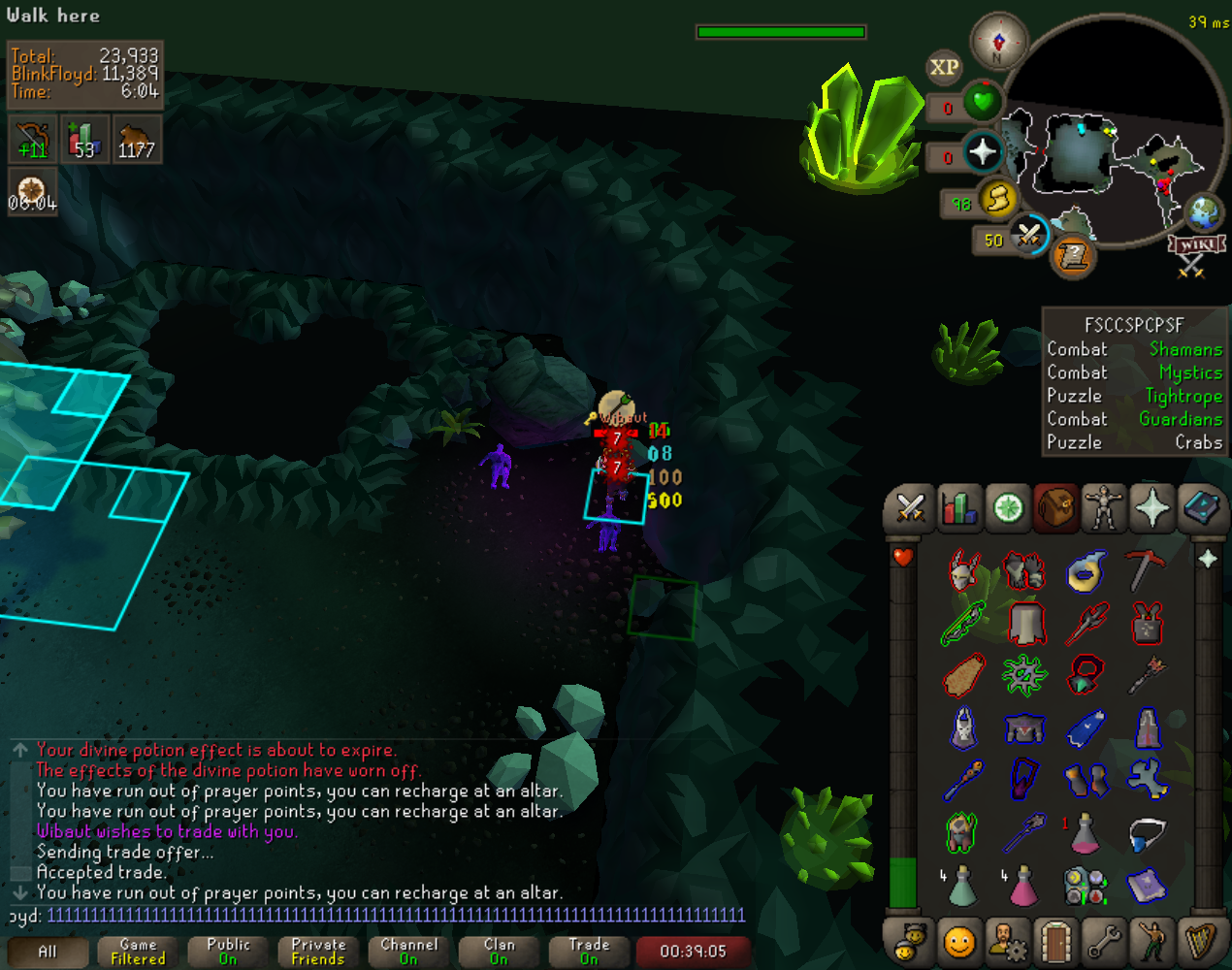Open the Combat Options tab
This screenshot has height=970, width=1232.
coord(910,507)
